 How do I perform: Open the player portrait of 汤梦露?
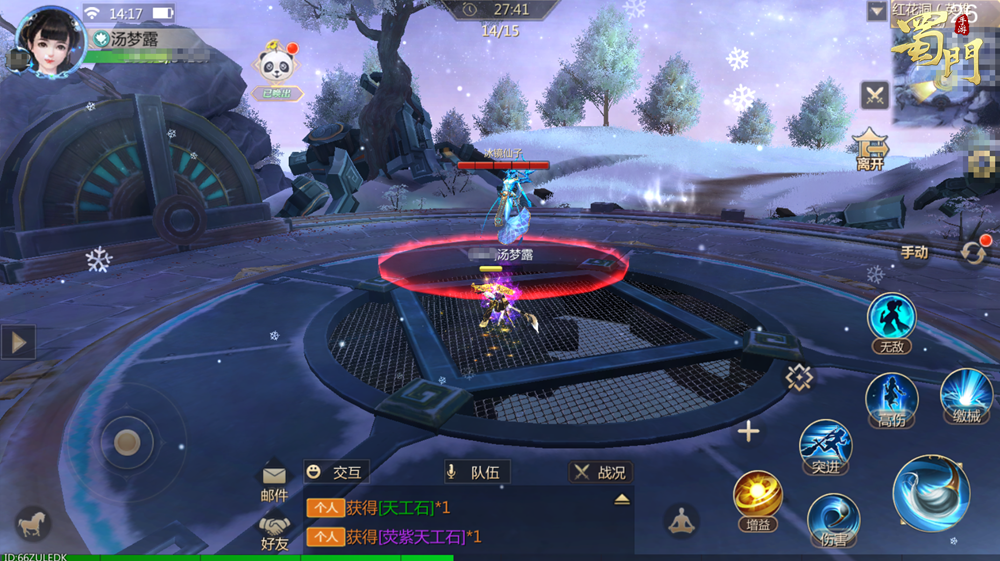[x=50, y=40]
